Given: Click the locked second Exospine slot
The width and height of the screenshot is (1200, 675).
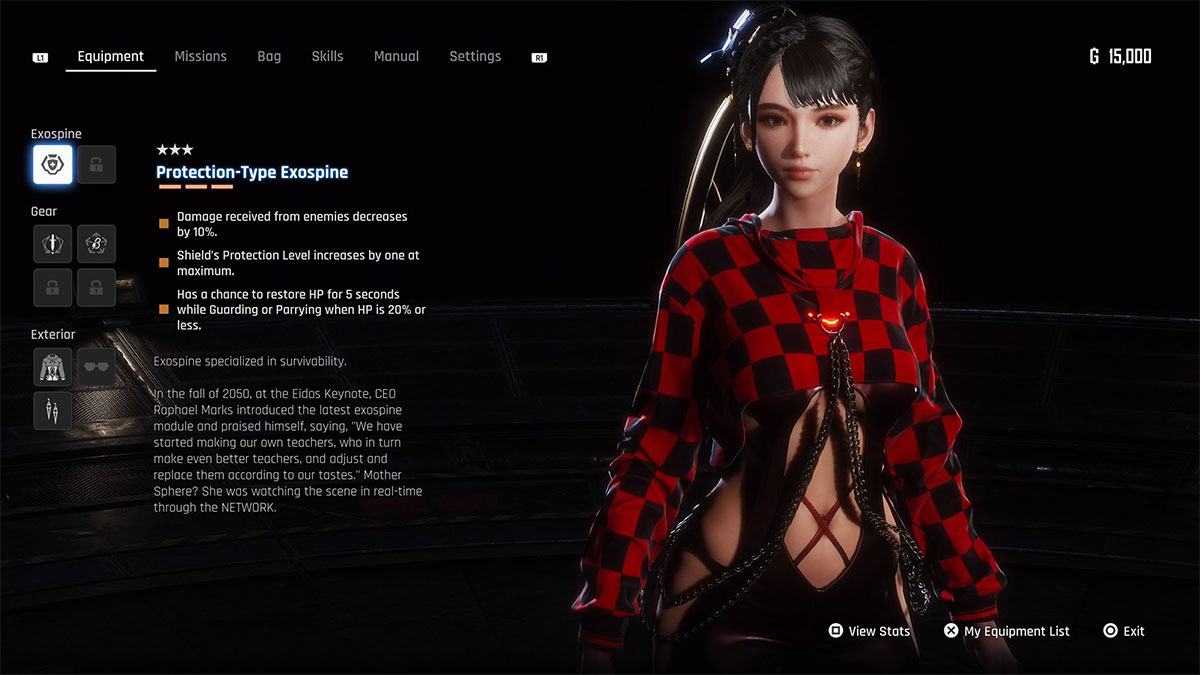Looking at the screenshot, I should 96,165.
